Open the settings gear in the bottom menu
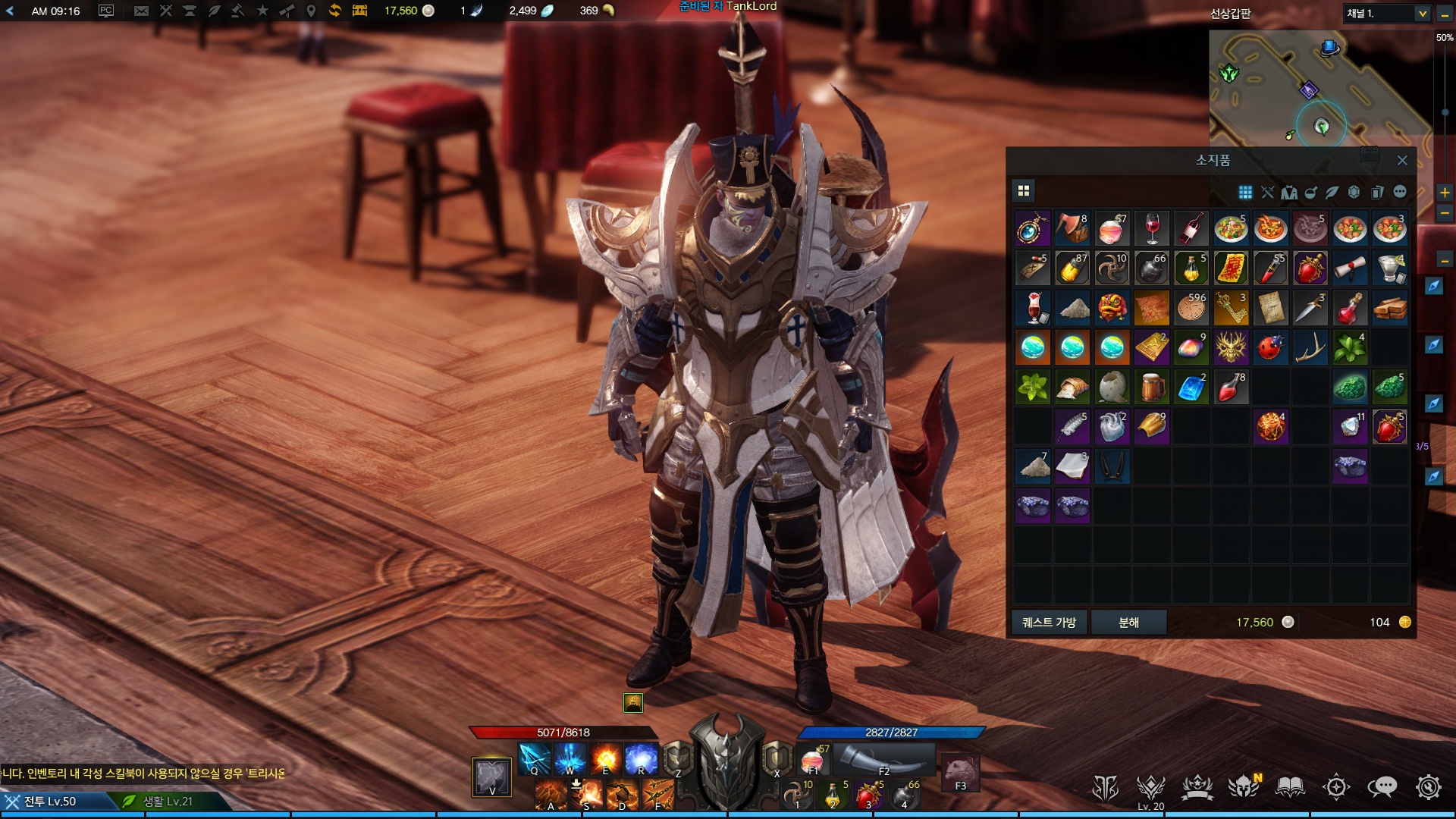Image resolution: width=1456 pixels, height=819 pixels. (x=1428, y=787)
